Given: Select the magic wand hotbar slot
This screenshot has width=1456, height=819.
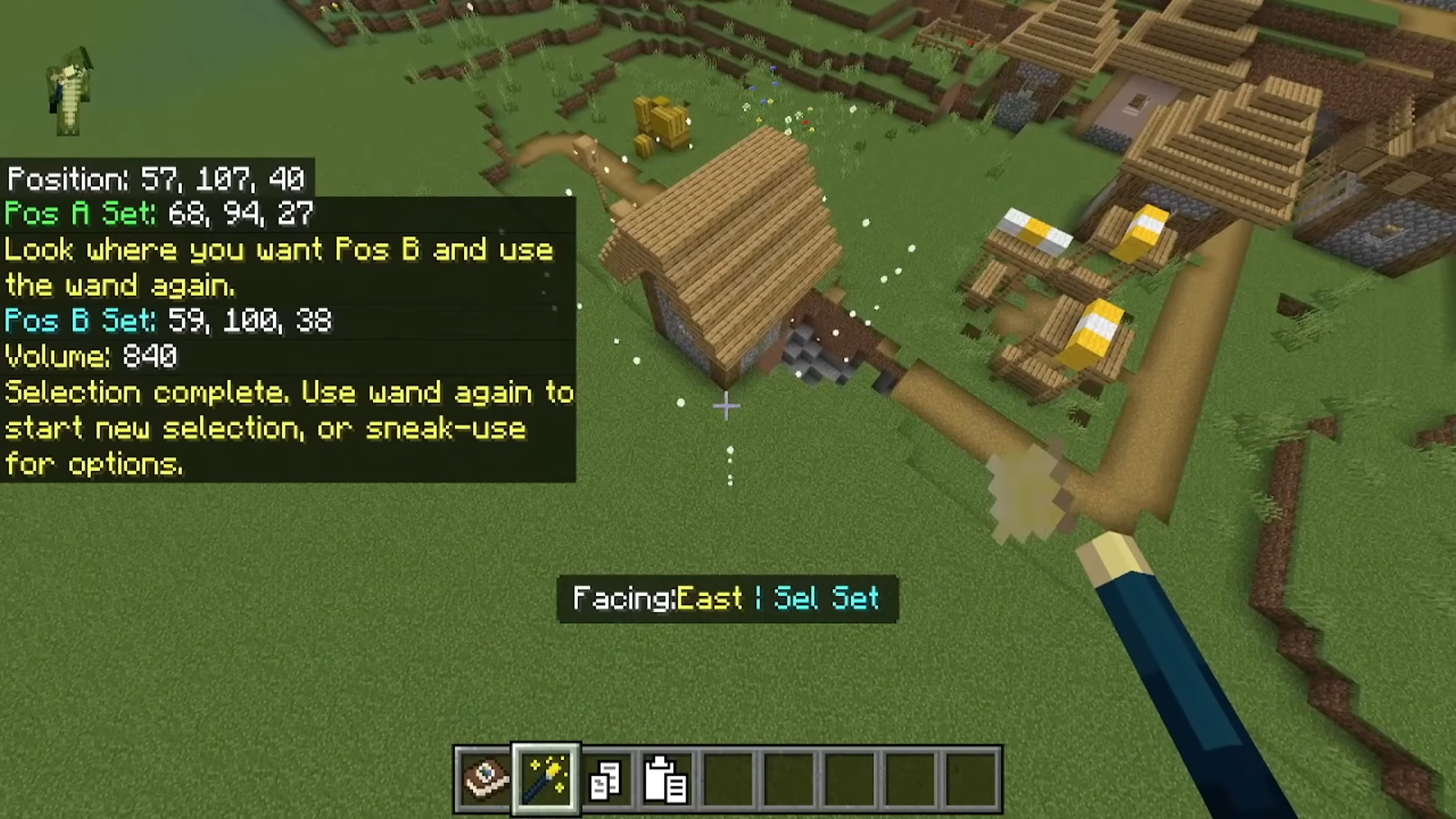Looking at the screenshot, I should 546,779.
